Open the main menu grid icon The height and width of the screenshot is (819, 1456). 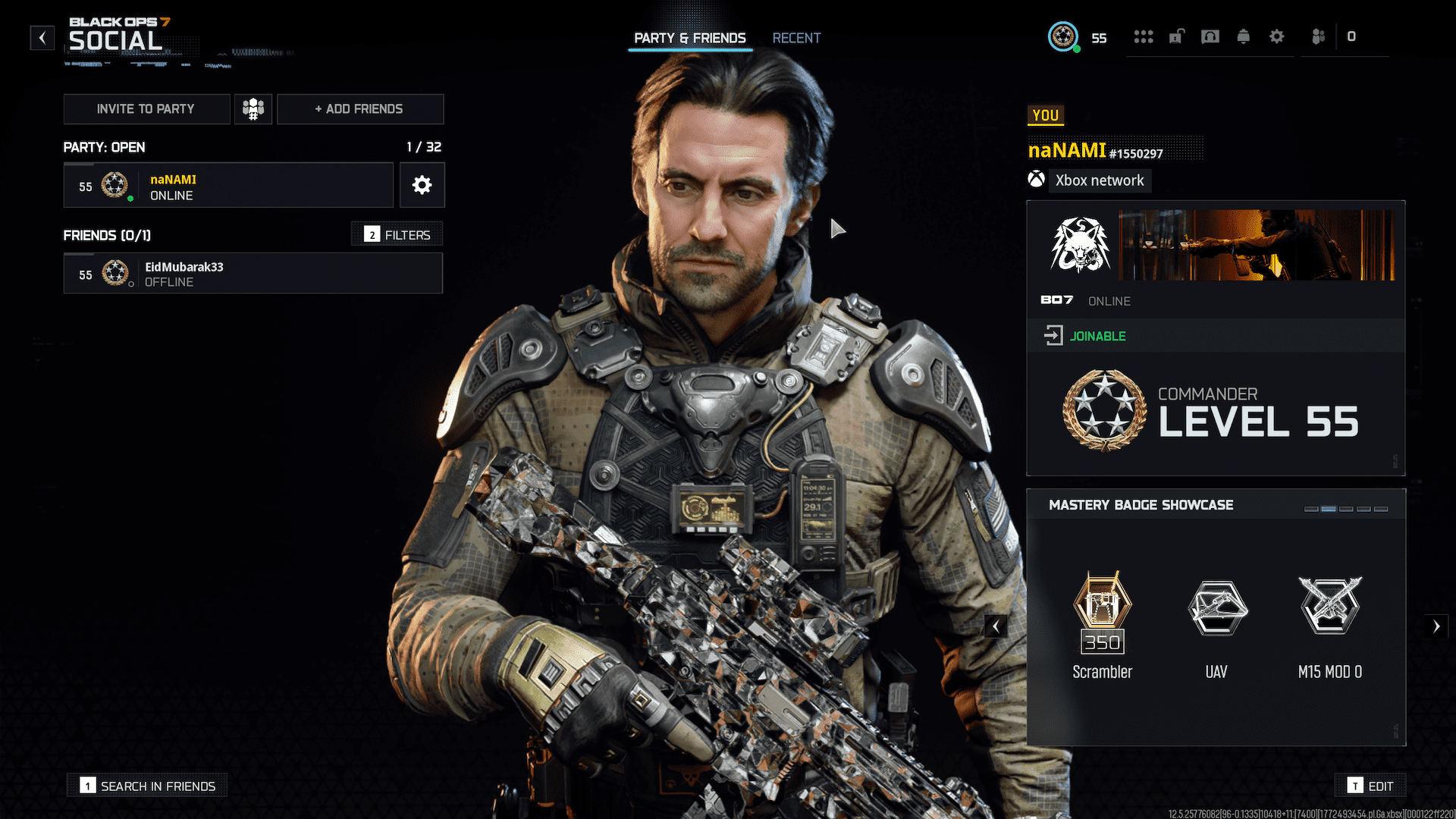pos(1143,36)
